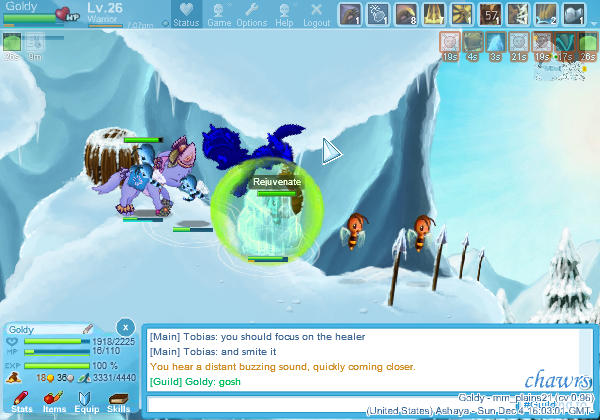Activate the hotbar item with count 8
The height and width of the screenshot is (420, 600).
point(406,14)
